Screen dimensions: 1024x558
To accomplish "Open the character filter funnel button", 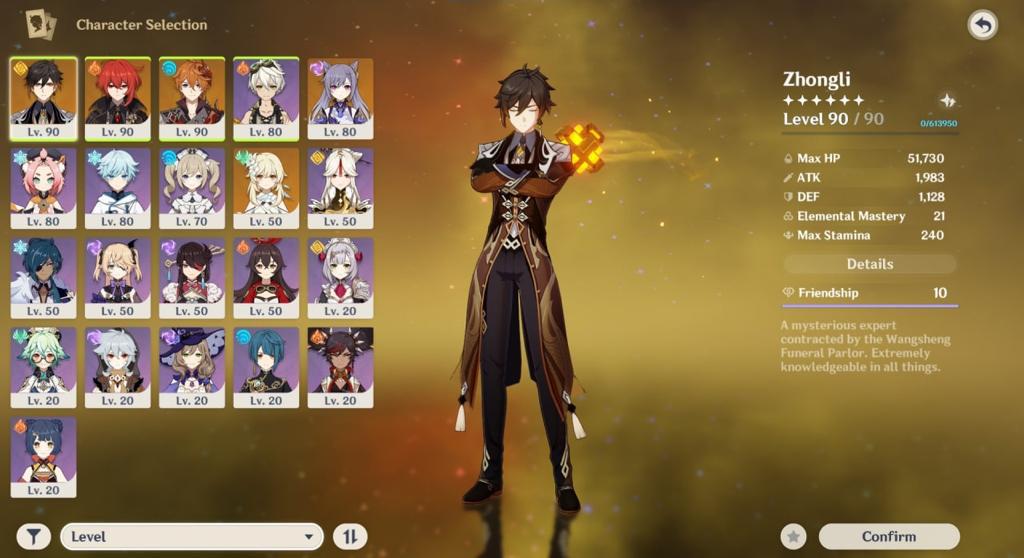I will coord(33,537).
